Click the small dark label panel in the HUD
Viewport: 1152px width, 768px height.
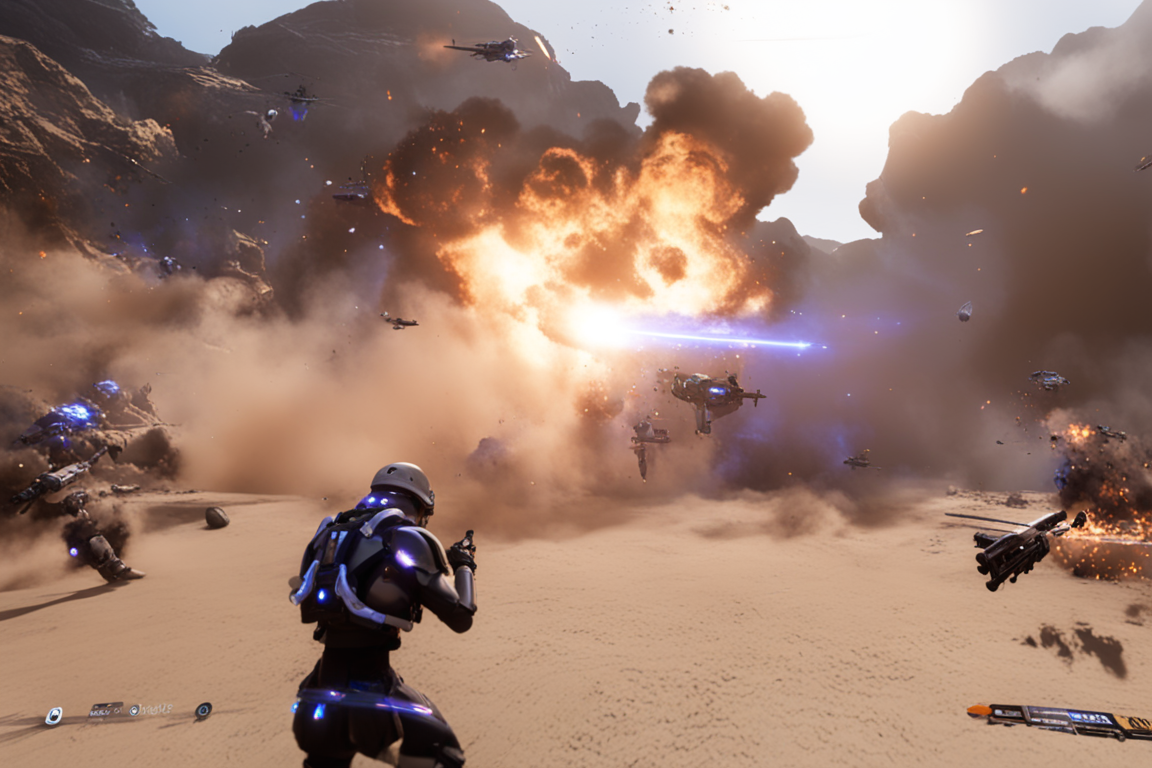(x=105, y=710)
